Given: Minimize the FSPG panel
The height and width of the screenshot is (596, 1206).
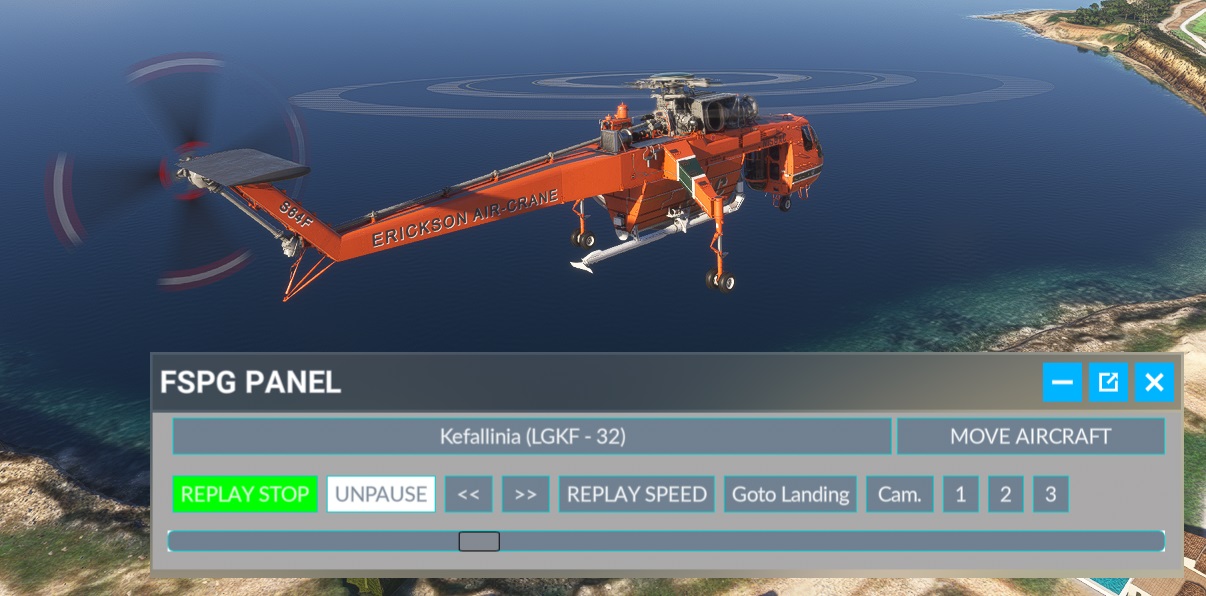Looking at the screenshot, I should 1062,382.
